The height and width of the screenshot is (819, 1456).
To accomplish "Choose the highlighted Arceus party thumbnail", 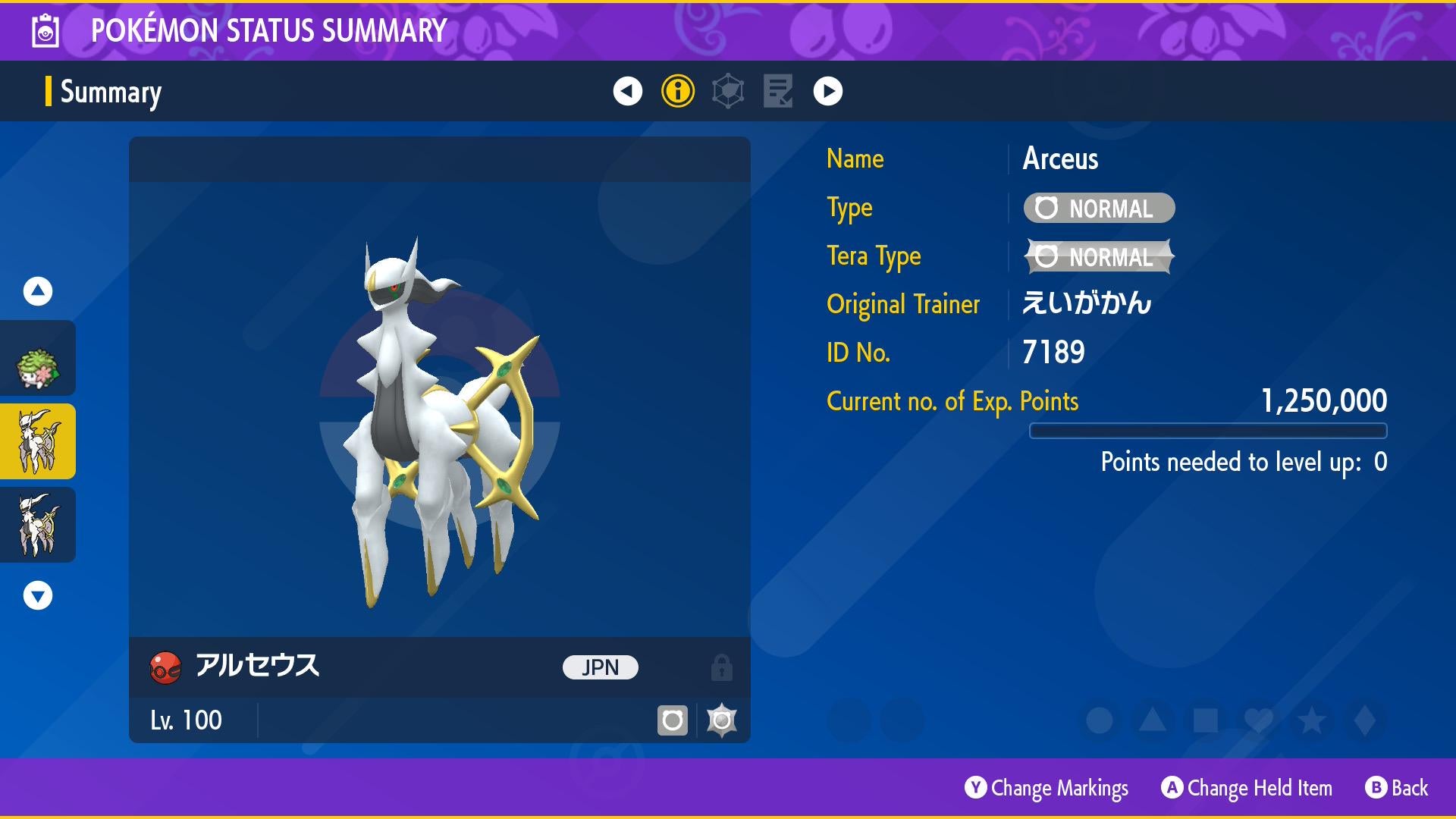I will point(38,441).
